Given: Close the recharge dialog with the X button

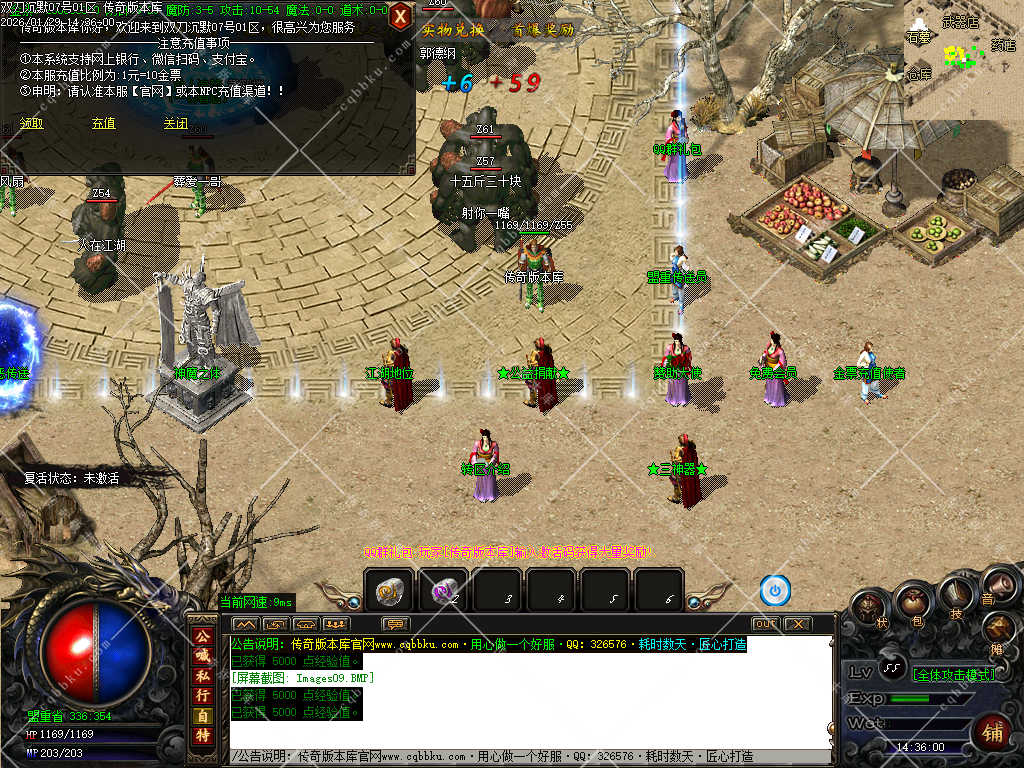Looking at the screenshot, I should [400, 17].
